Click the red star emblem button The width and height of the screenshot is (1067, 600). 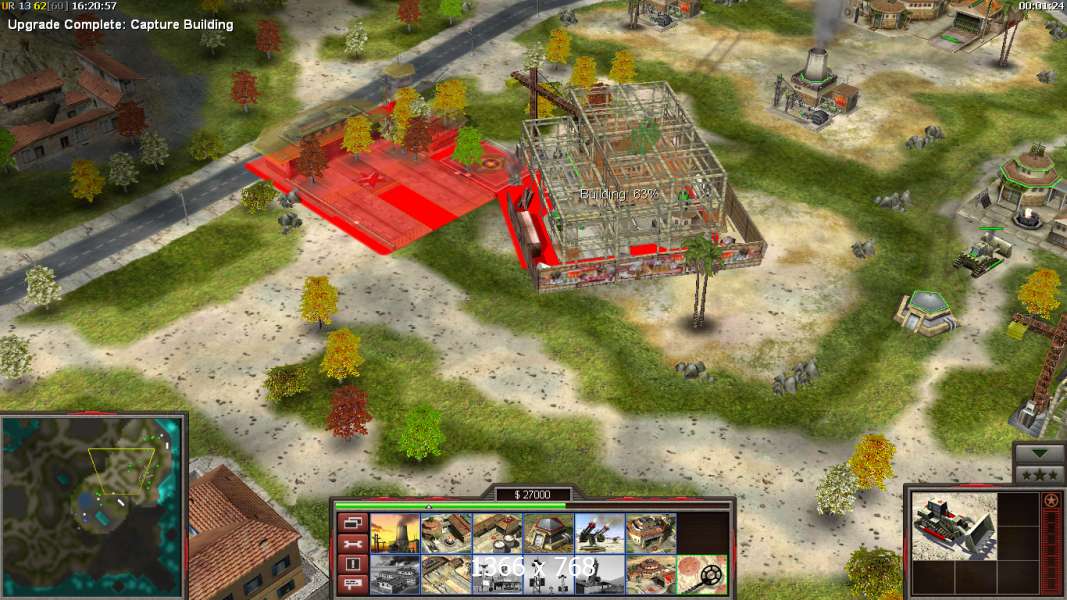(x=1051, y=500)
